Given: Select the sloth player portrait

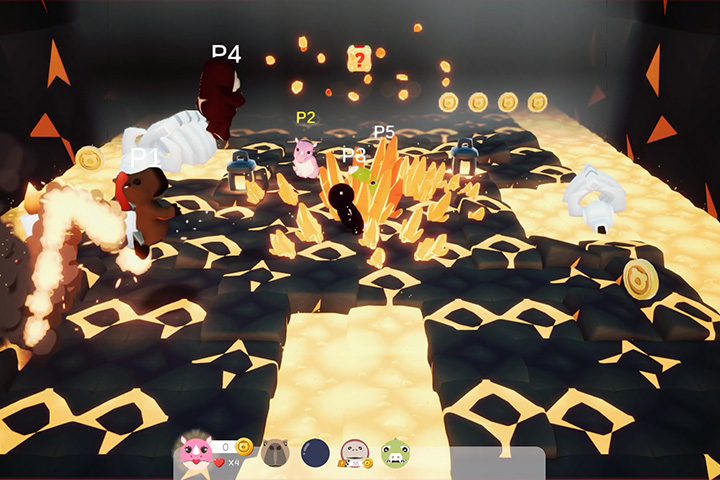Looking at the screenshot, I should (x=355, y=454).
